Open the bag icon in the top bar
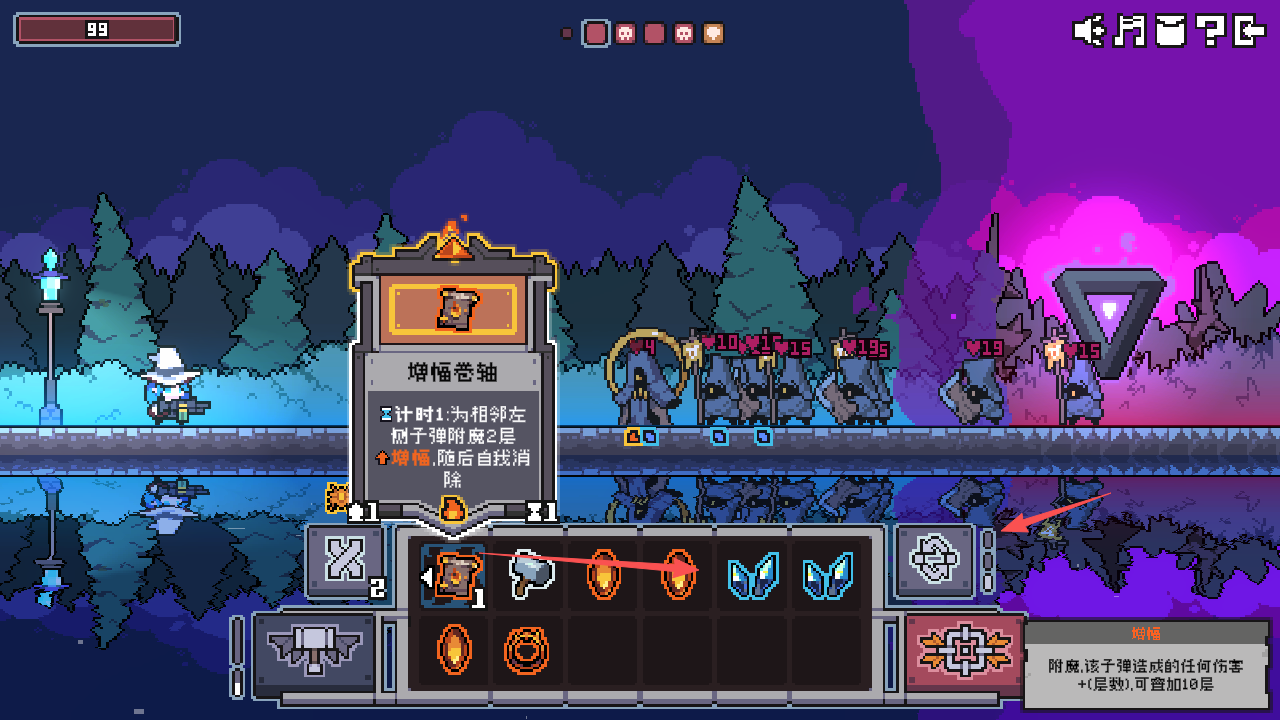1280x720 pixels. tap(1170, 31)
